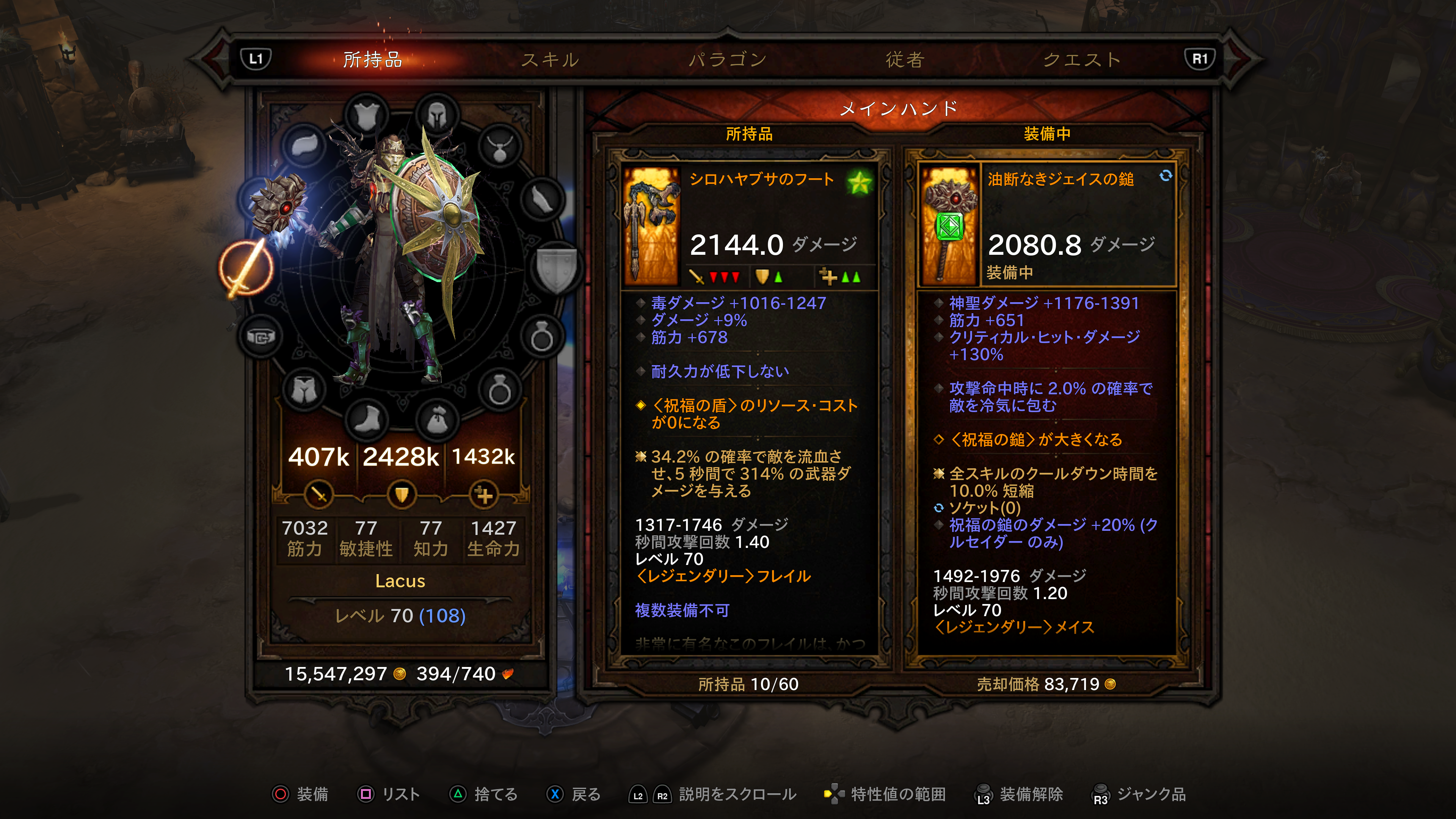Viewport: 1456px width, 819px height.
Task: Select the amulet equipment slot
Action: pos(500,147)
